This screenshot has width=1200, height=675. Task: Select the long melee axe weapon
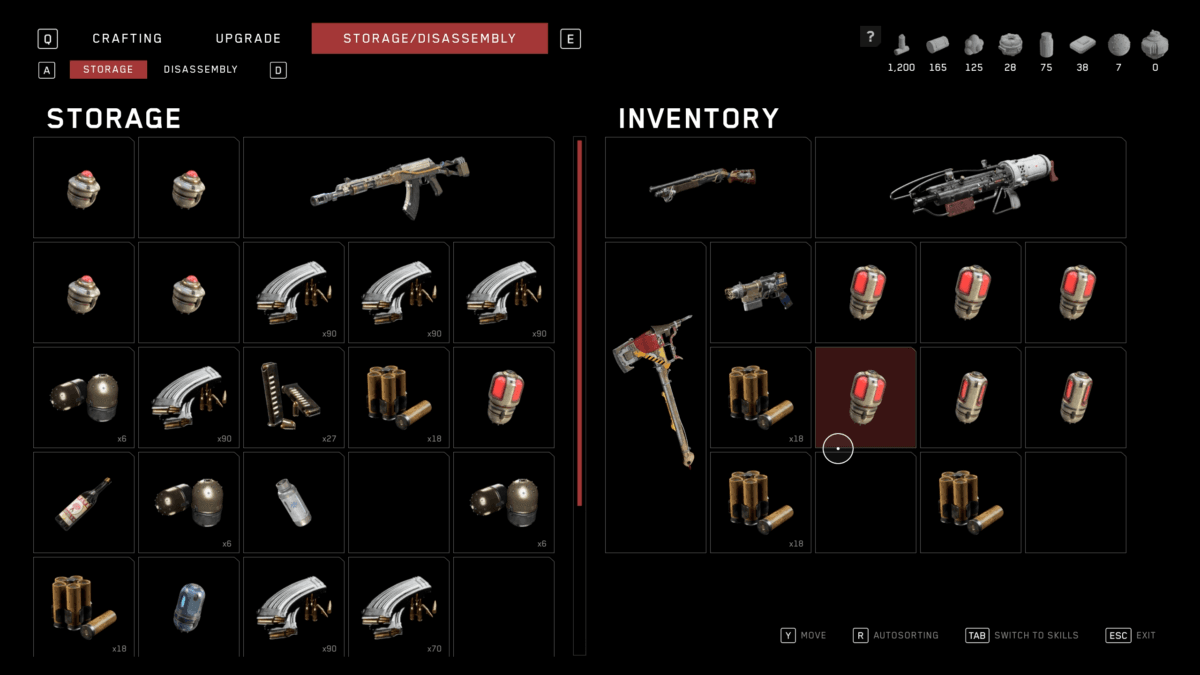tap(655, 397)
